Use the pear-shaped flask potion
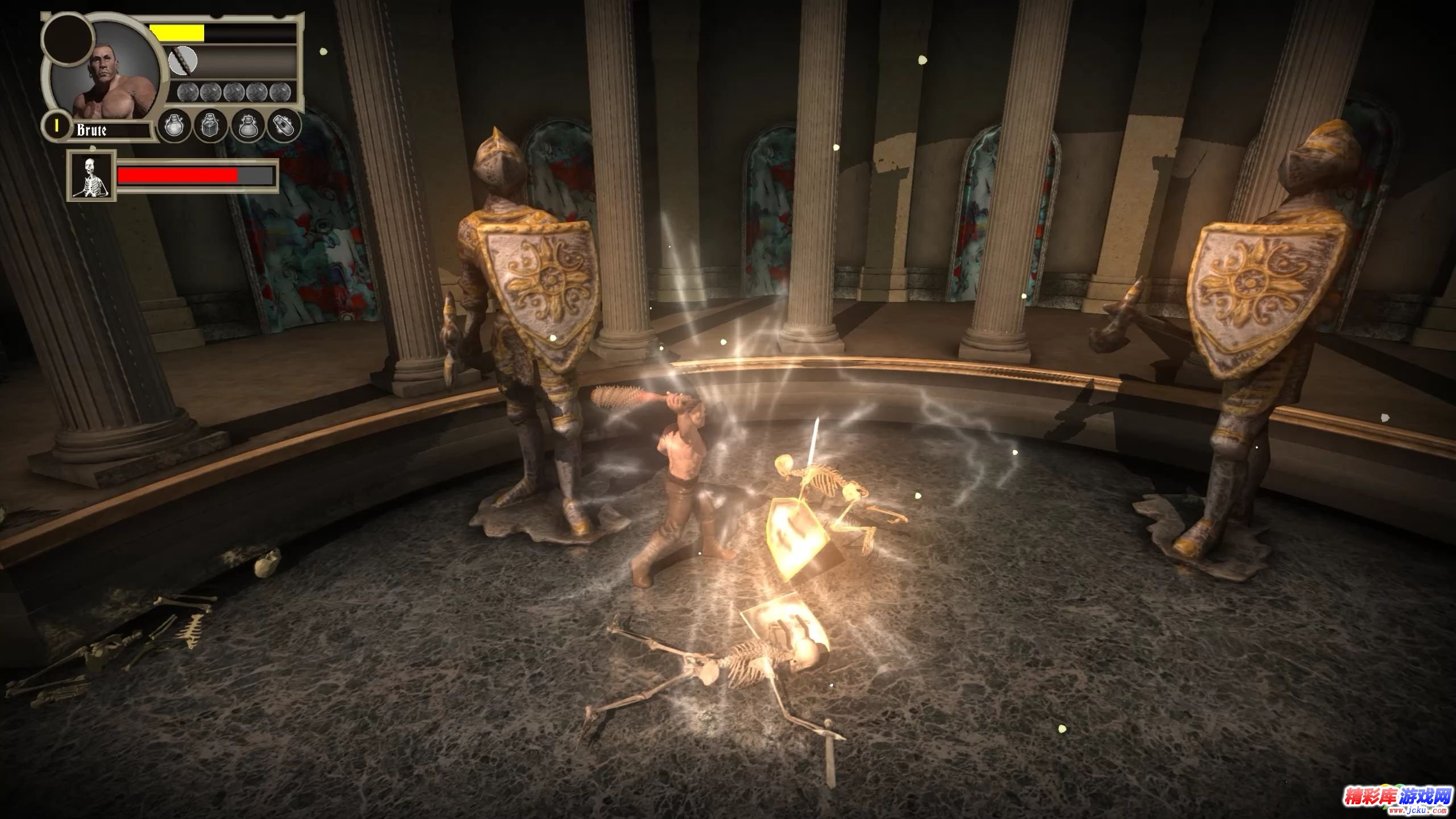The image size is (1456, 819). click(247, 126)
